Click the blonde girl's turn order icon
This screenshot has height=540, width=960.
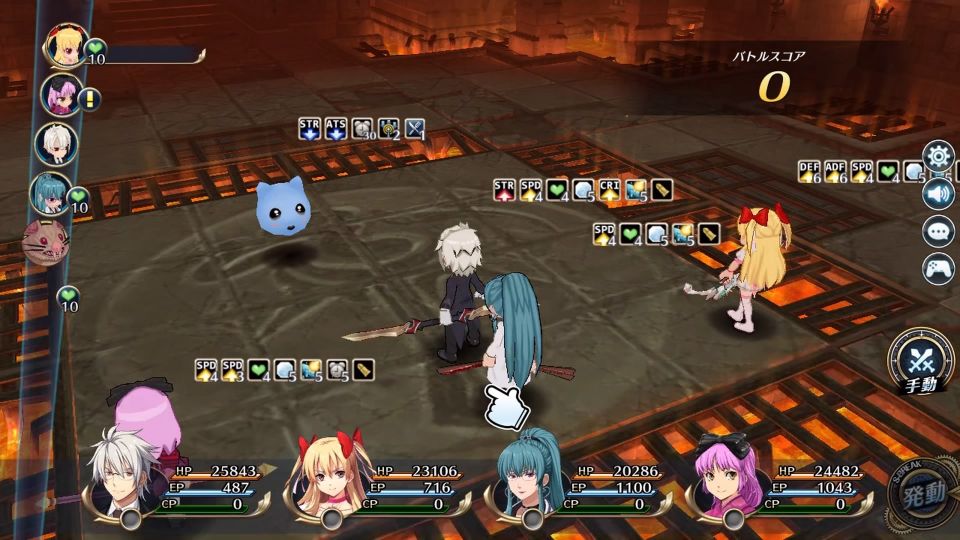coord(65,47)
